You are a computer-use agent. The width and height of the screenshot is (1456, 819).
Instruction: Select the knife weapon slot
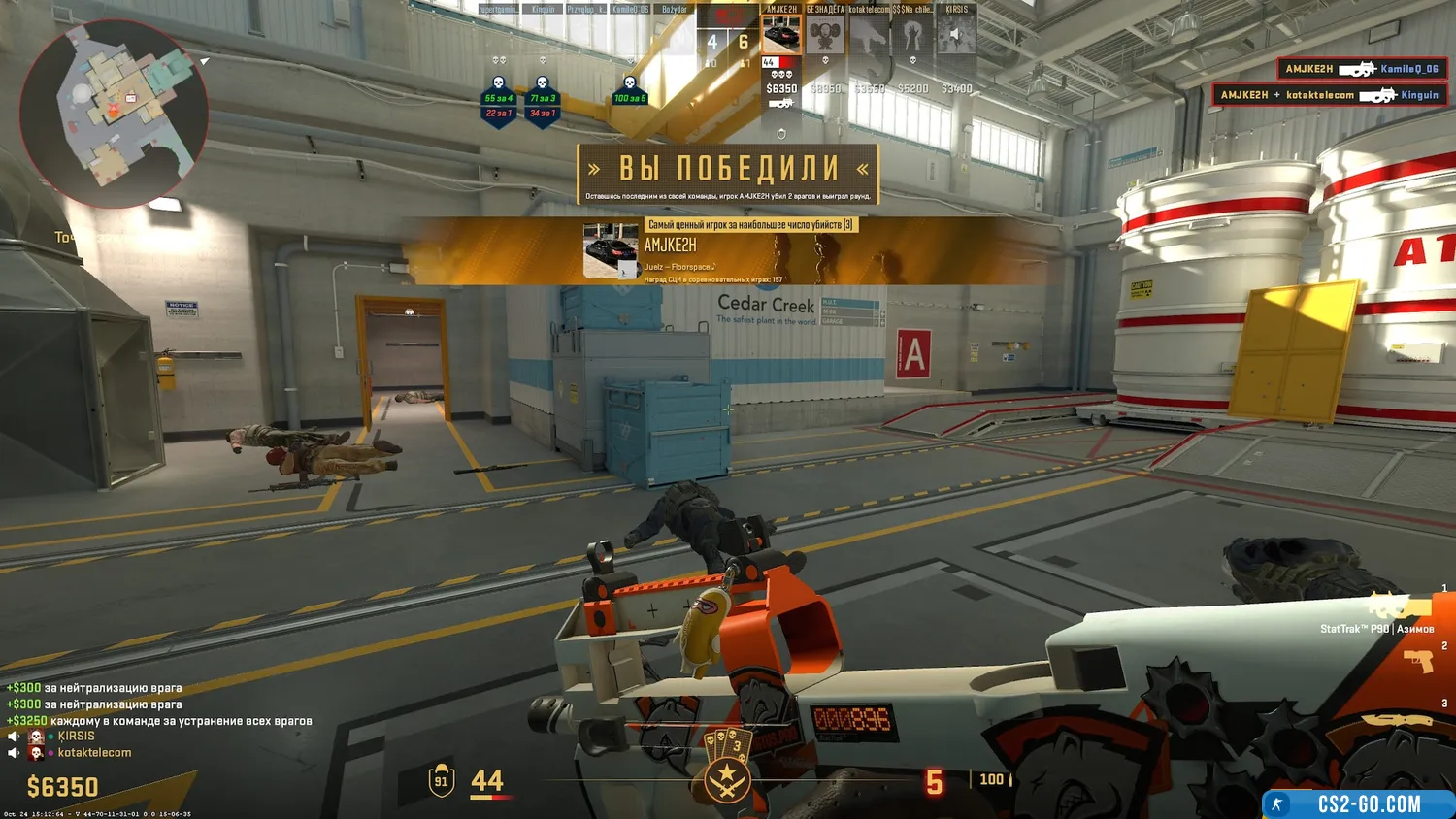1398,720
